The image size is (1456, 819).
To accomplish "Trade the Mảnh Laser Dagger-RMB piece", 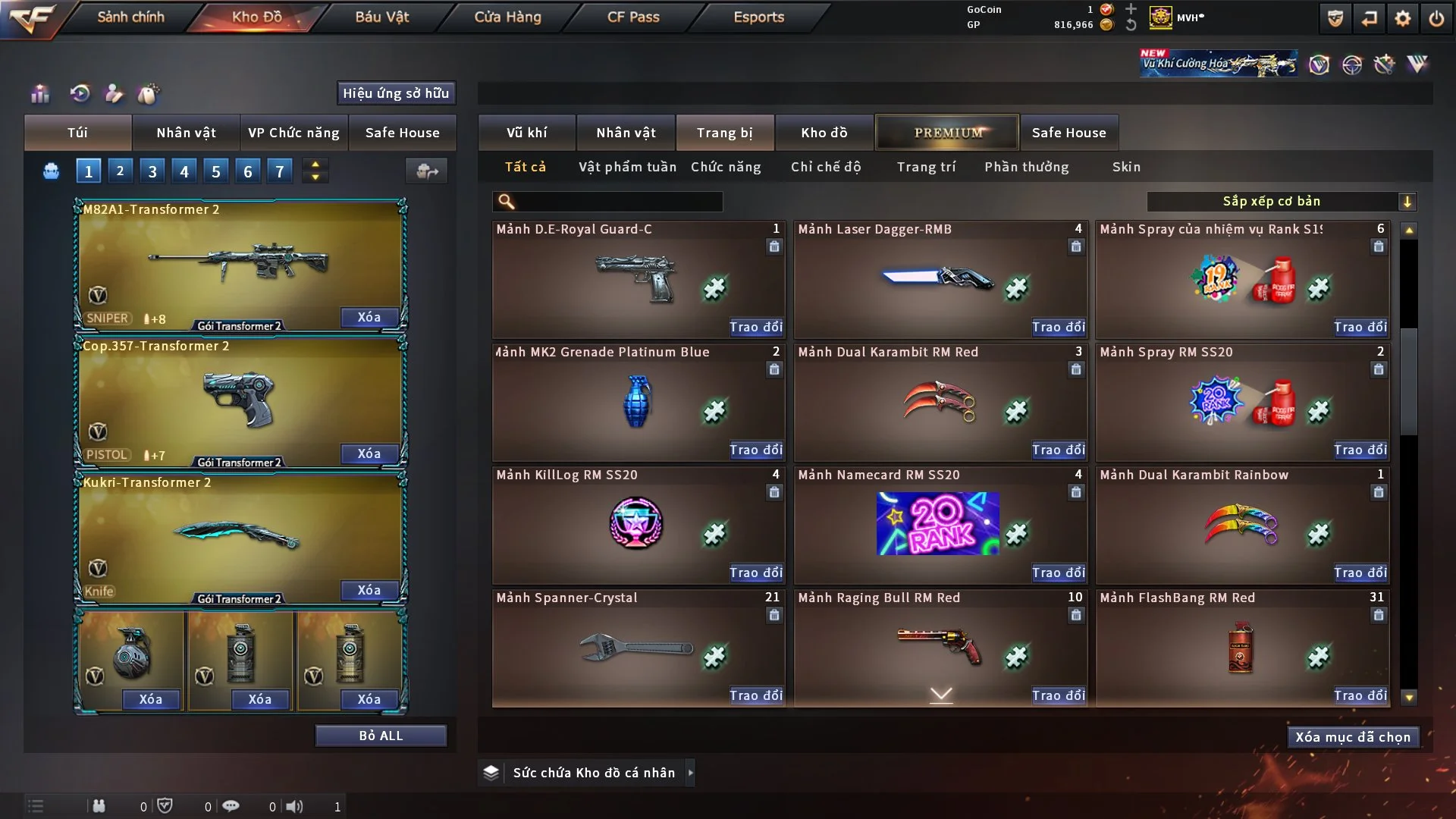I will 1058,327.
